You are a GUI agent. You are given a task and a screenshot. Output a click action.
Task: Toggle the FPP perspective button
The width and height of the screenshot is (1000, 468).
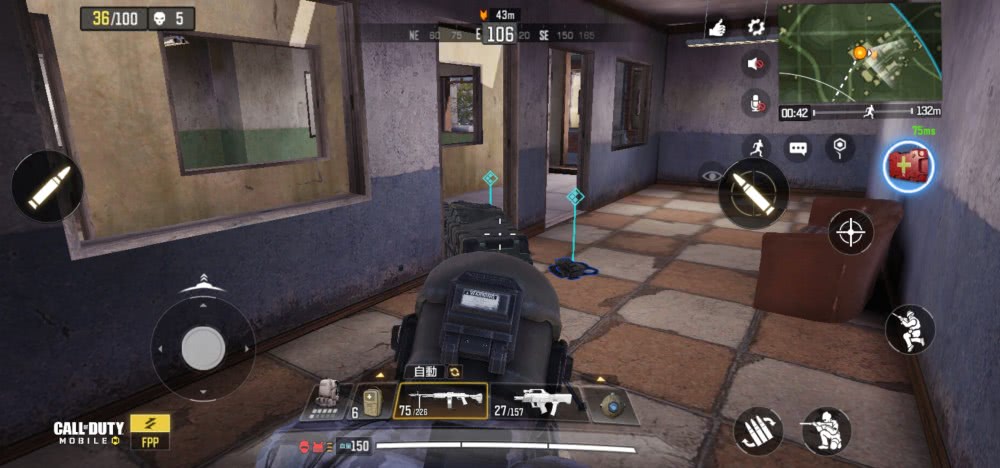[x=150, y=432]
